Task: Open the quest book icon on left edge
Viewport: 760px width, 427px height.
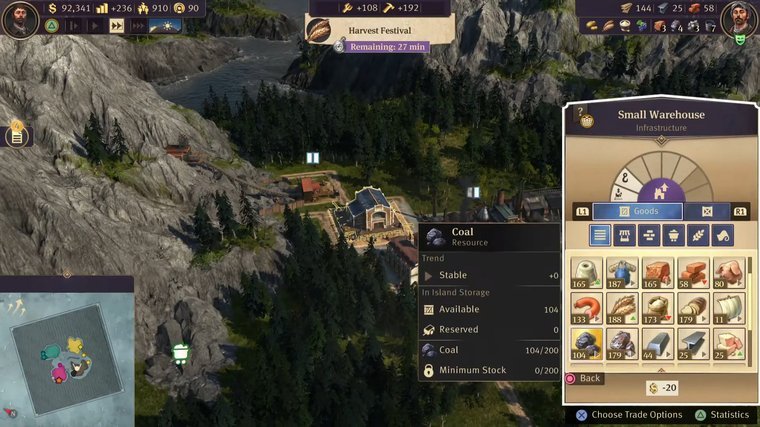Action: (x=16, y=134)
